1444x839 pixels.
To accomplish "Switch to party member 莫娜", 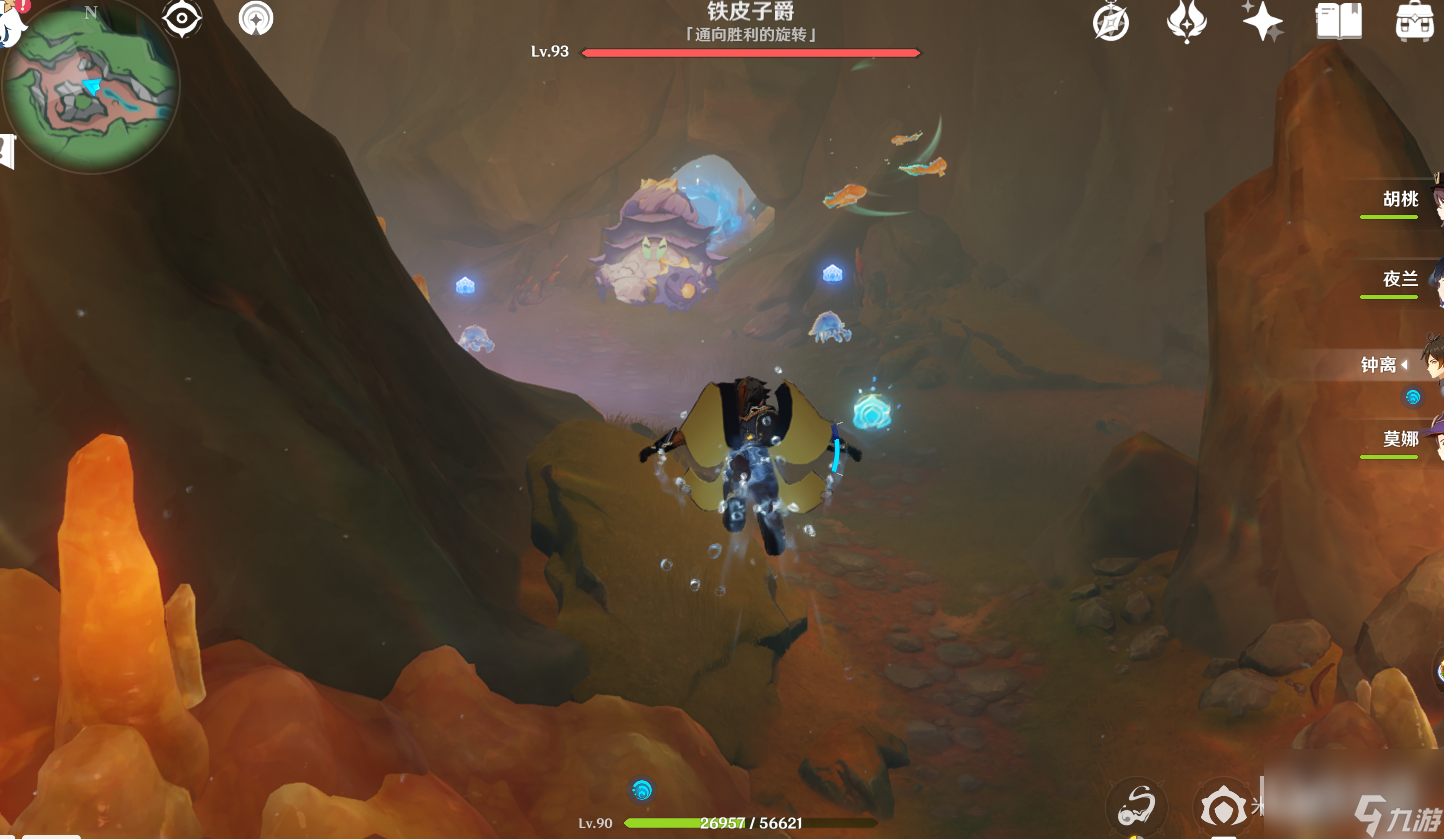I will click(1402, 440).
